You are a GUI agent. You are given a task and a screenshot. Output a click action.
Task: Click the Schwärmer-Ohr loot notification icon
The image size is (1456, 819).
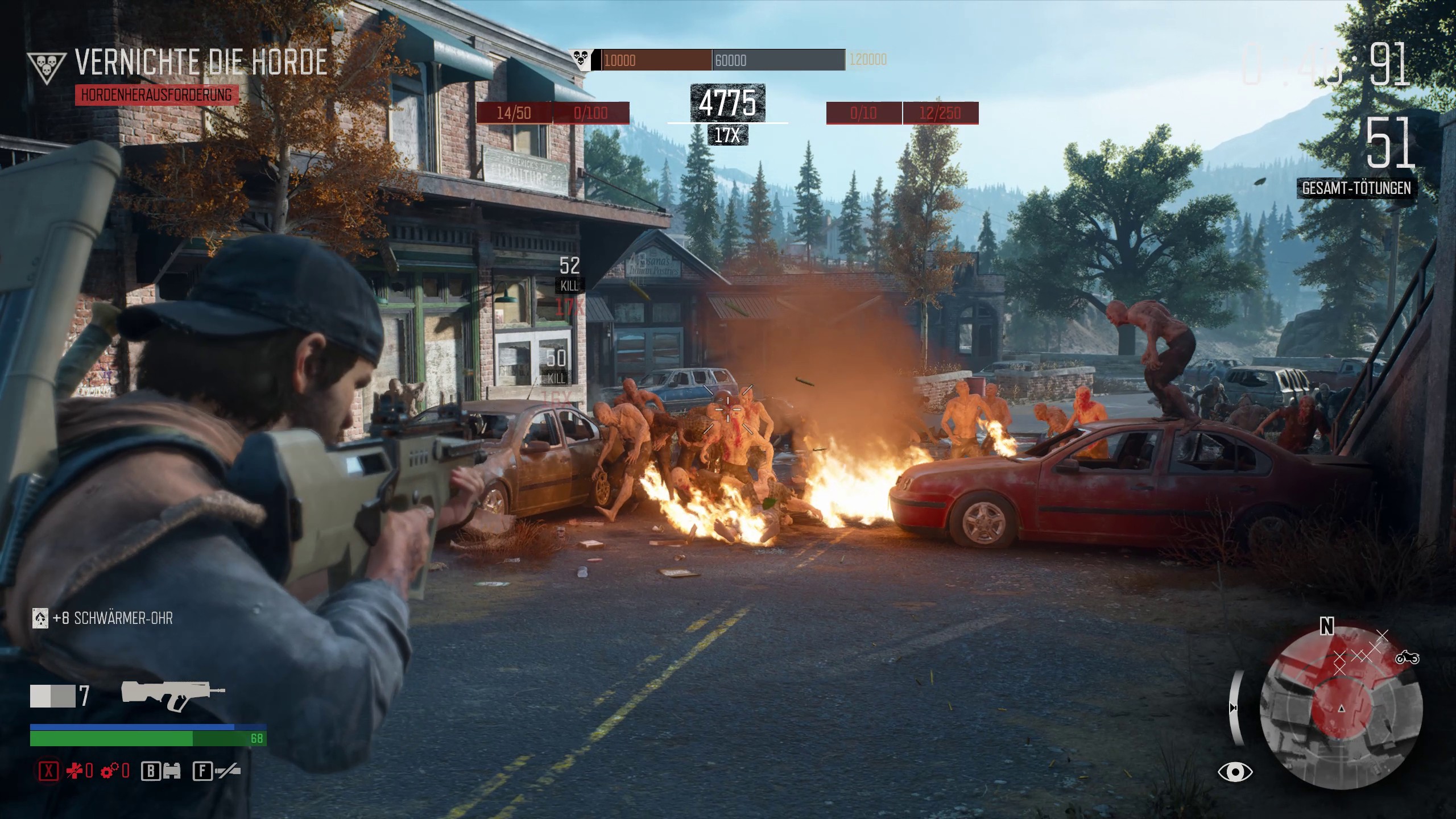tap(40, 619)
